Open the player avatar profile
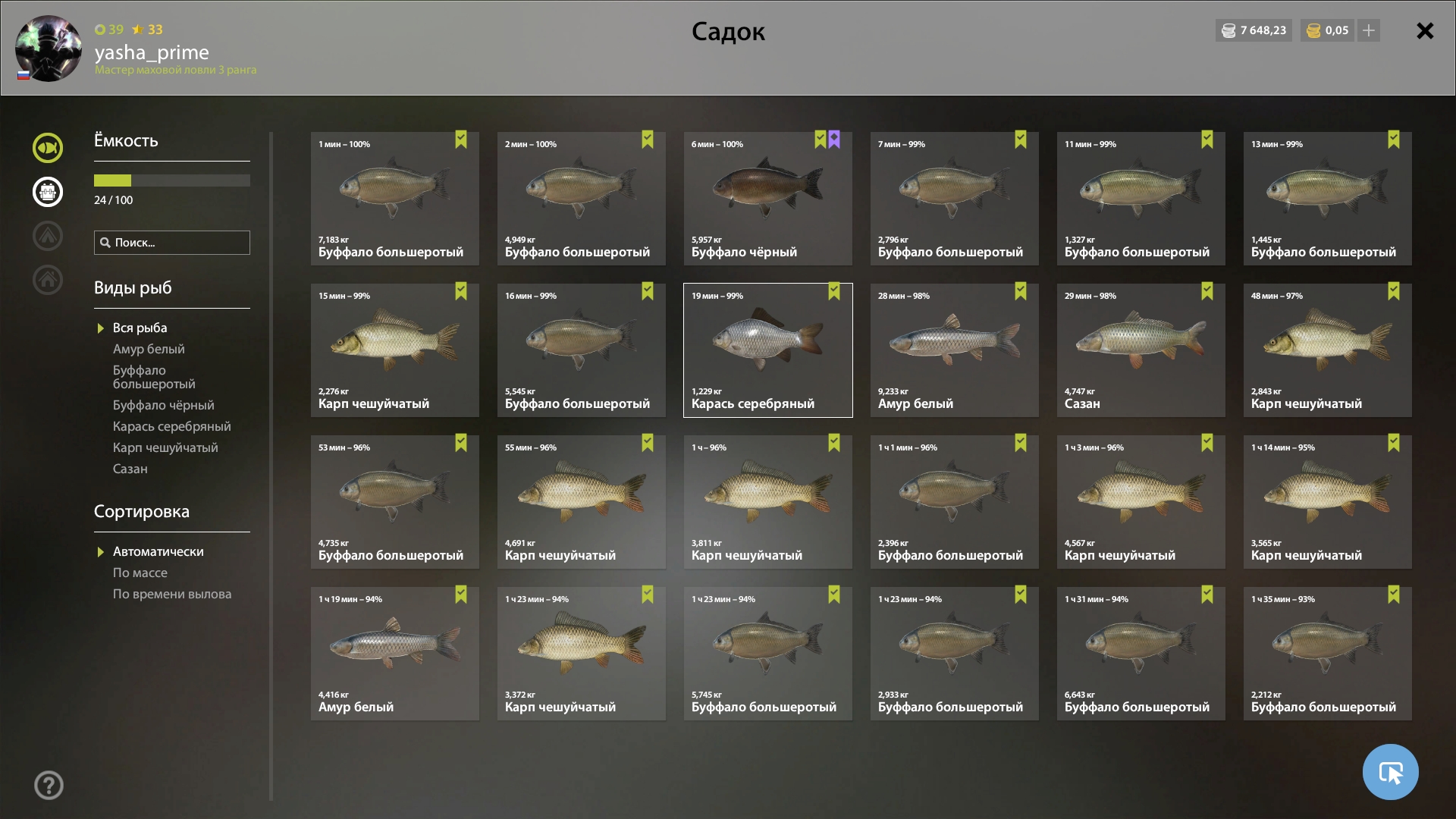This screenshot has width=1456, height=819. (49, 49)
